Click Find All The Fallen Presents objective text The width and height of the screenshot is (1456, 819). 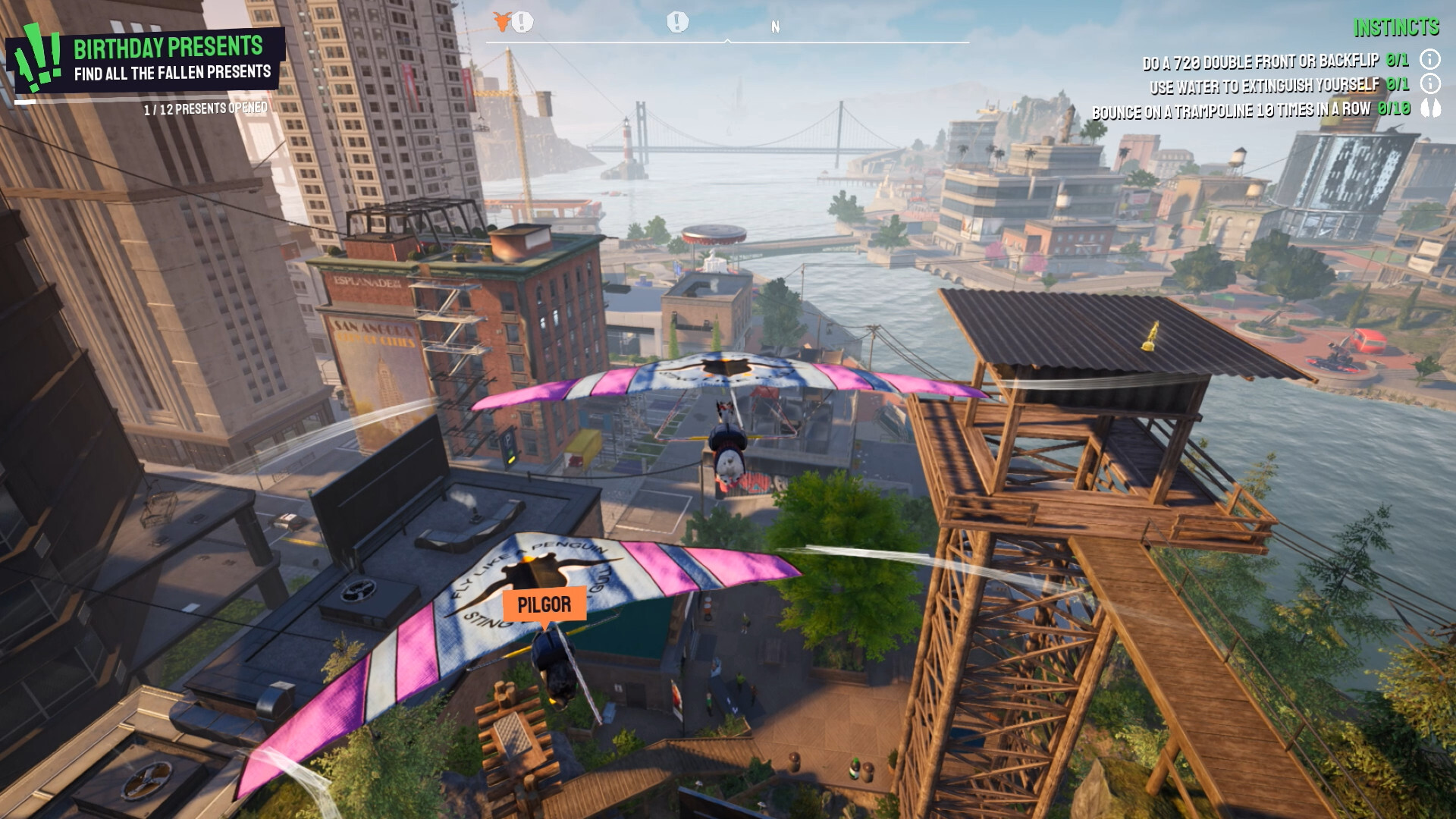tap(173, 74)
